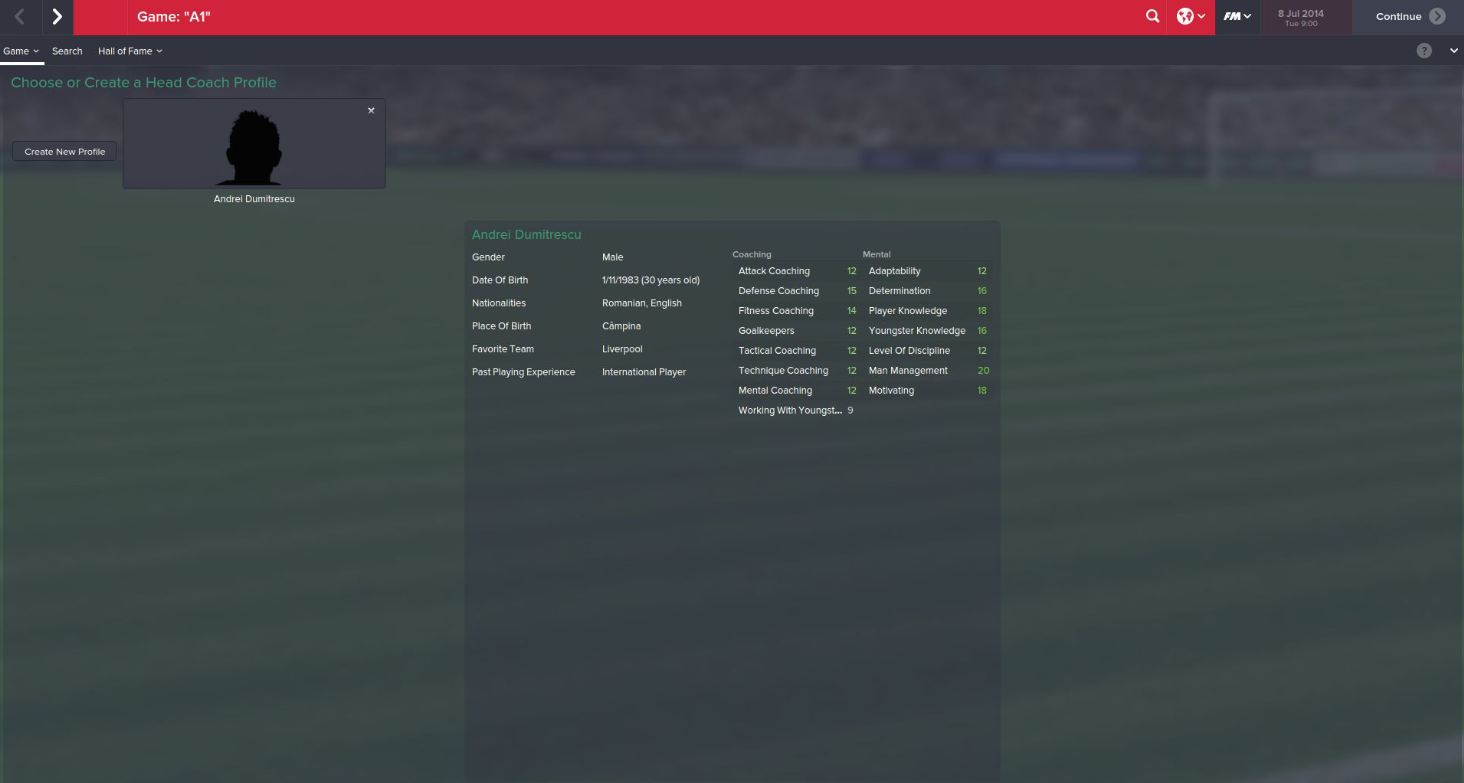
Task: Remove the profile using the X icon
Action: click(371, 110)
